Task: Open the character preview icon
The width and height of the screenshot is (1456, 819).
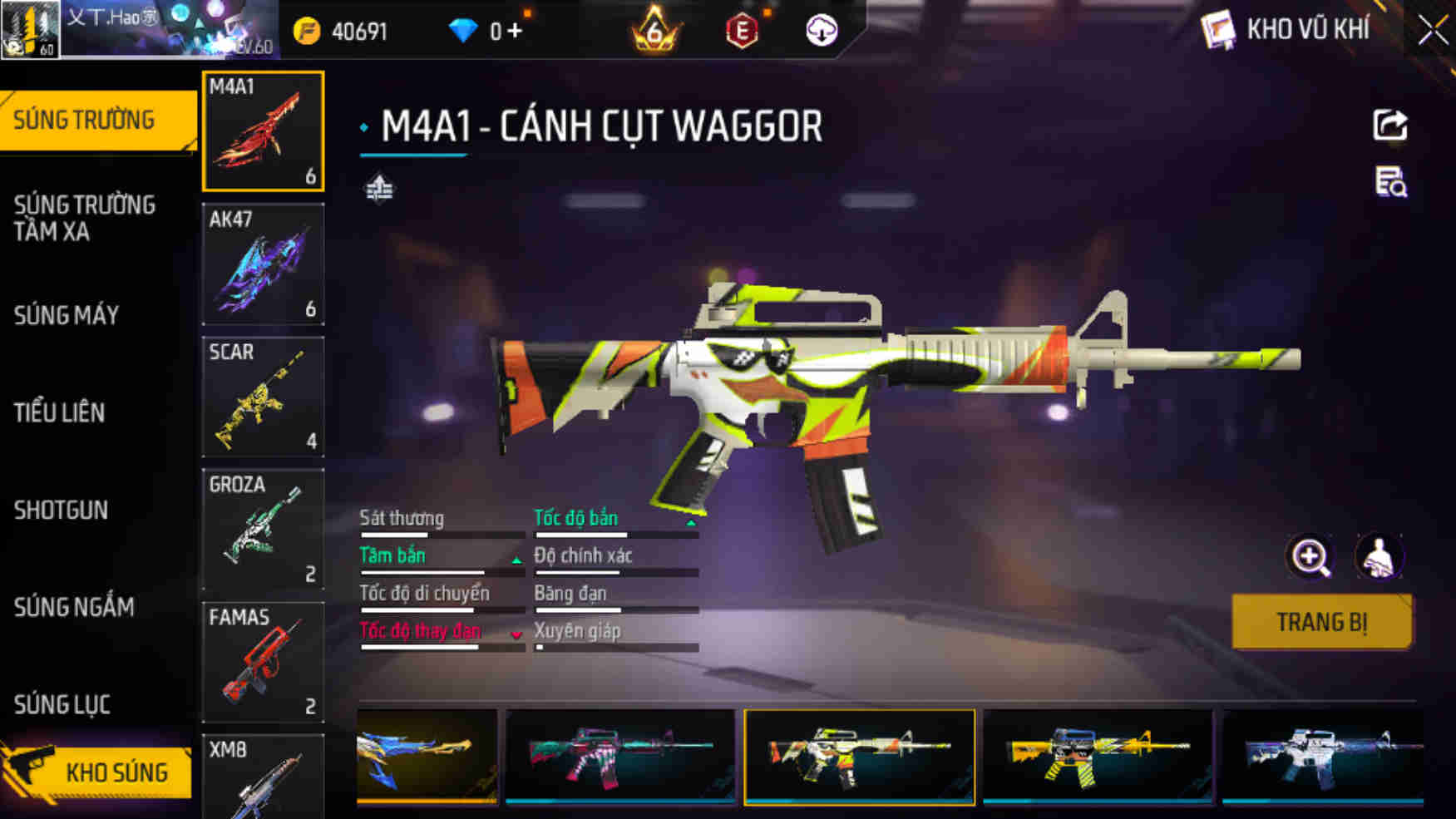Action: 1379,557
